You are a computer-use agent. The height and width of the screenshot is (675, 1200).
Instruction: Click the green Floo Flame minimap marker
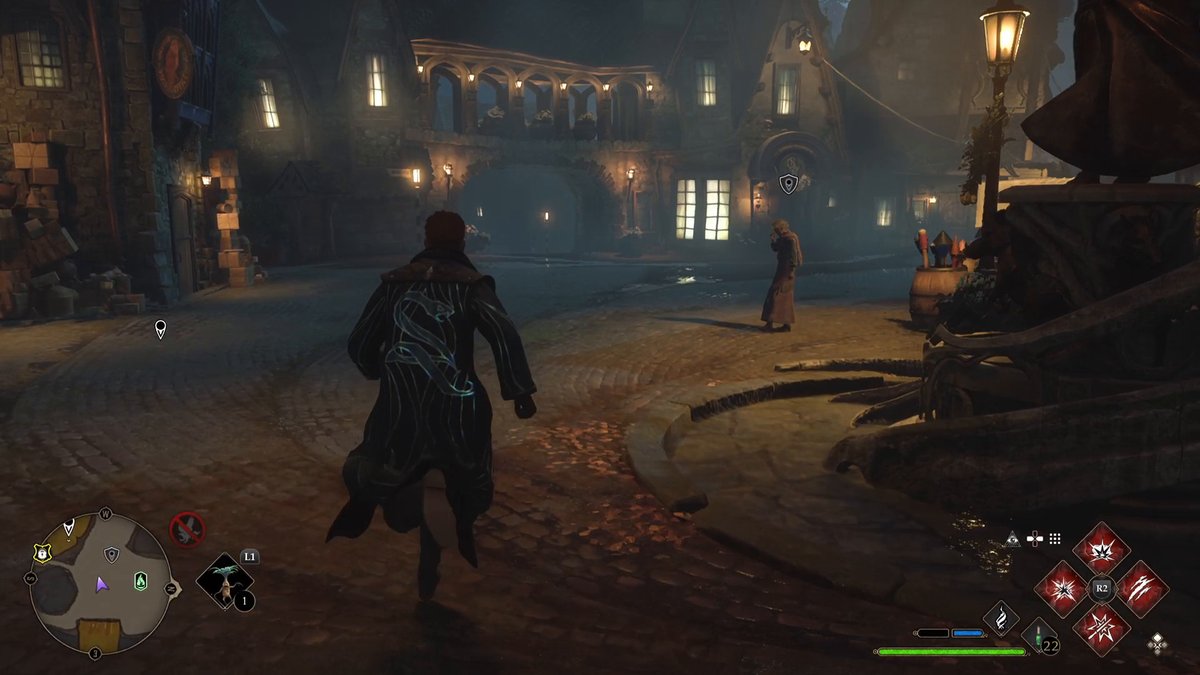(140, 580)
